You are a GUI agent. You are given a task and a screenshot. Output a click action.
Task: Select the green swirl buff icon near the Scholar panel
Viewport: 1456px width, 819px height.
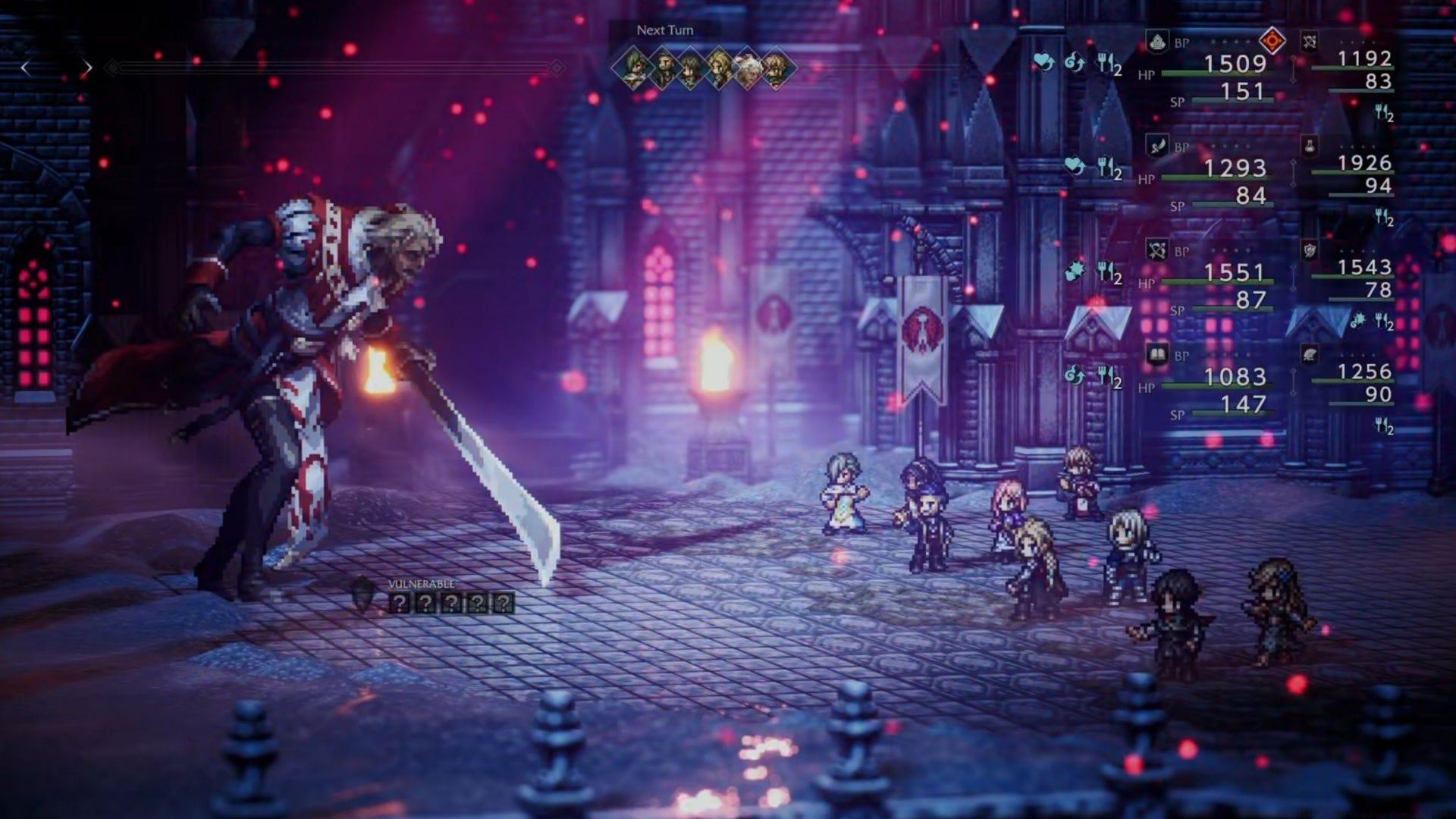pyautogui.click(x=1074, y=375)
